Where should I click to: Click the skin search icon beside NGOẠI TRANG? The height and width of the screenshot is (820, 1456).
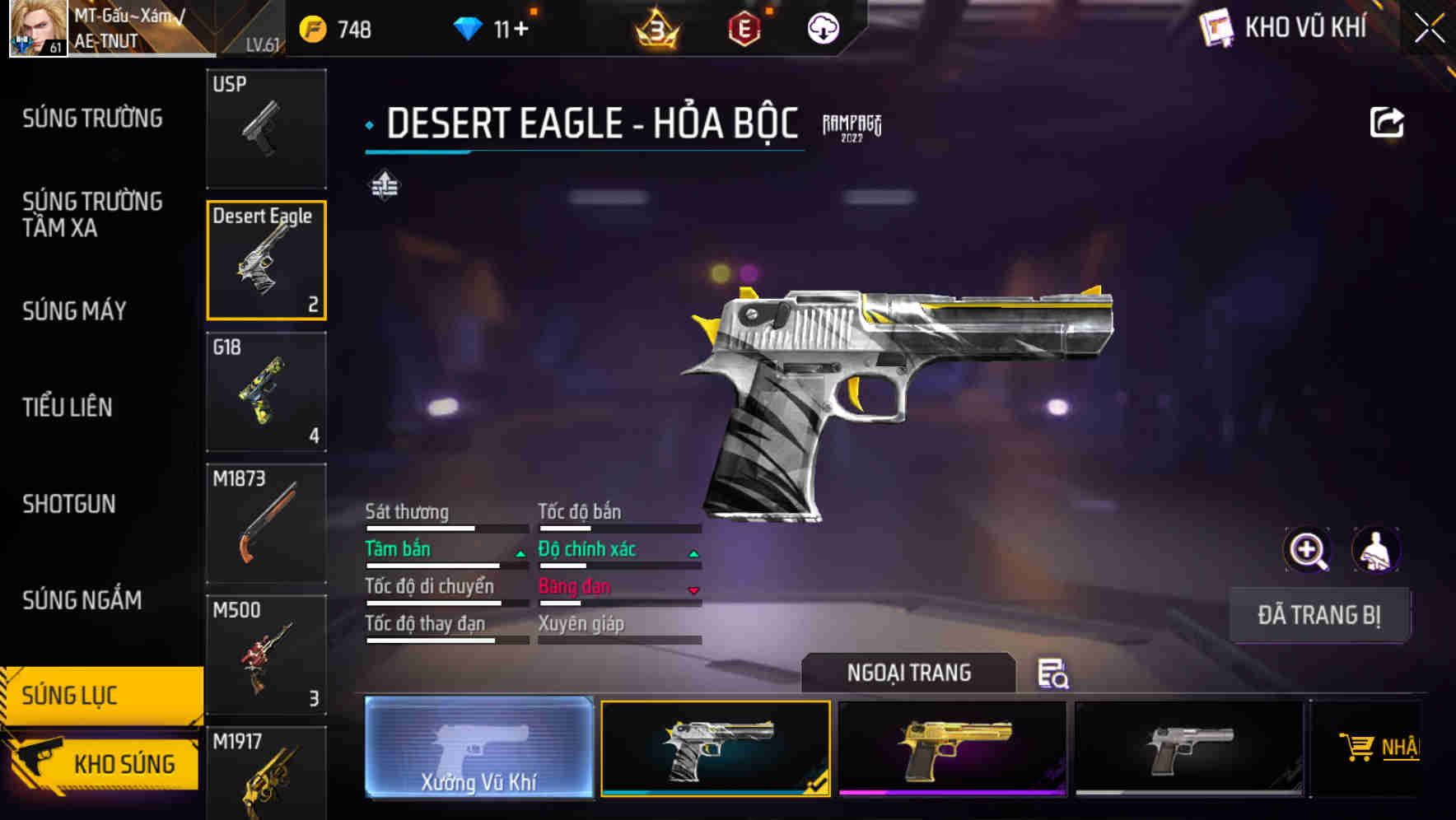click(1054, 675)
